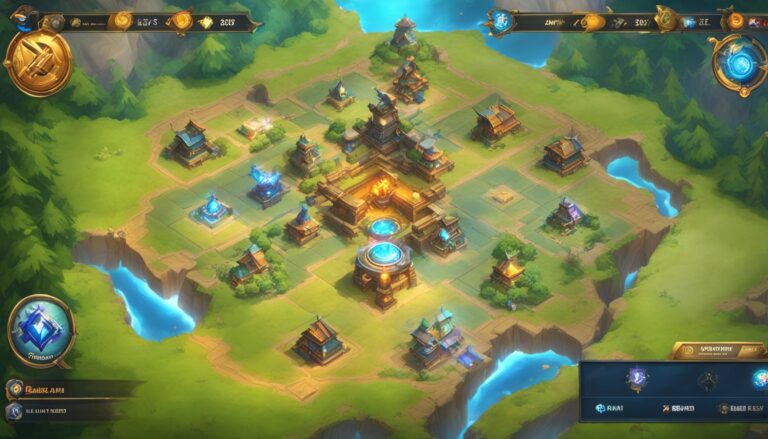Click the gold banner above the bottom panel

coord(714,350)
